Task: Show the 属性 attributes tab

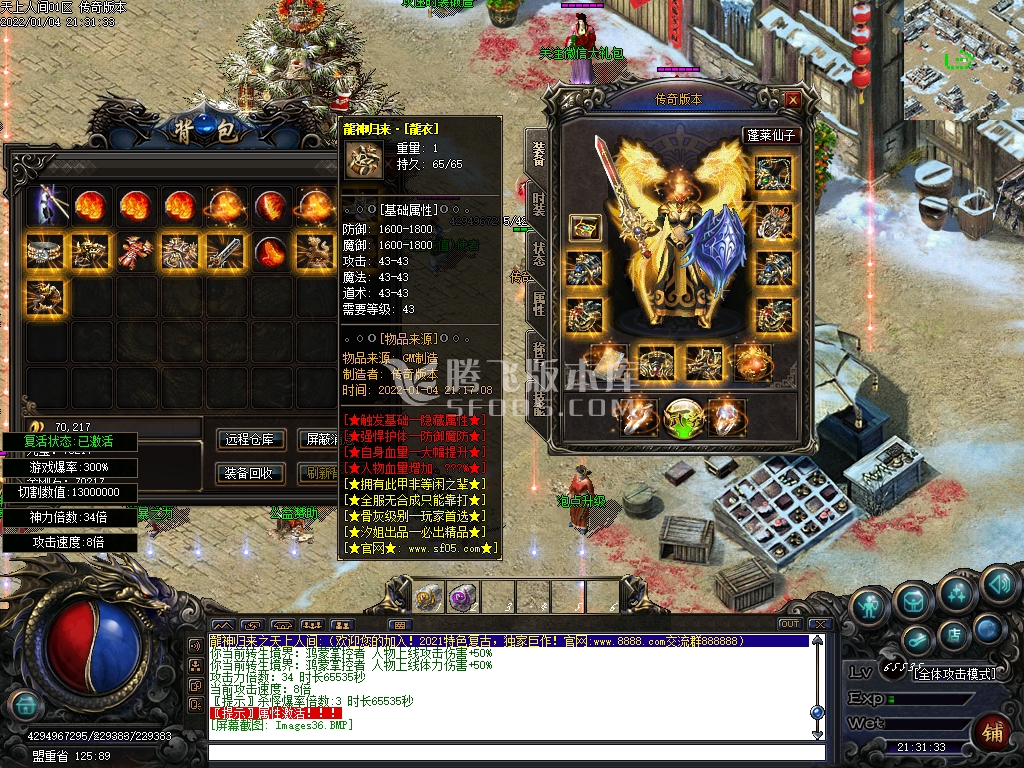Action: tap(538, 305)
